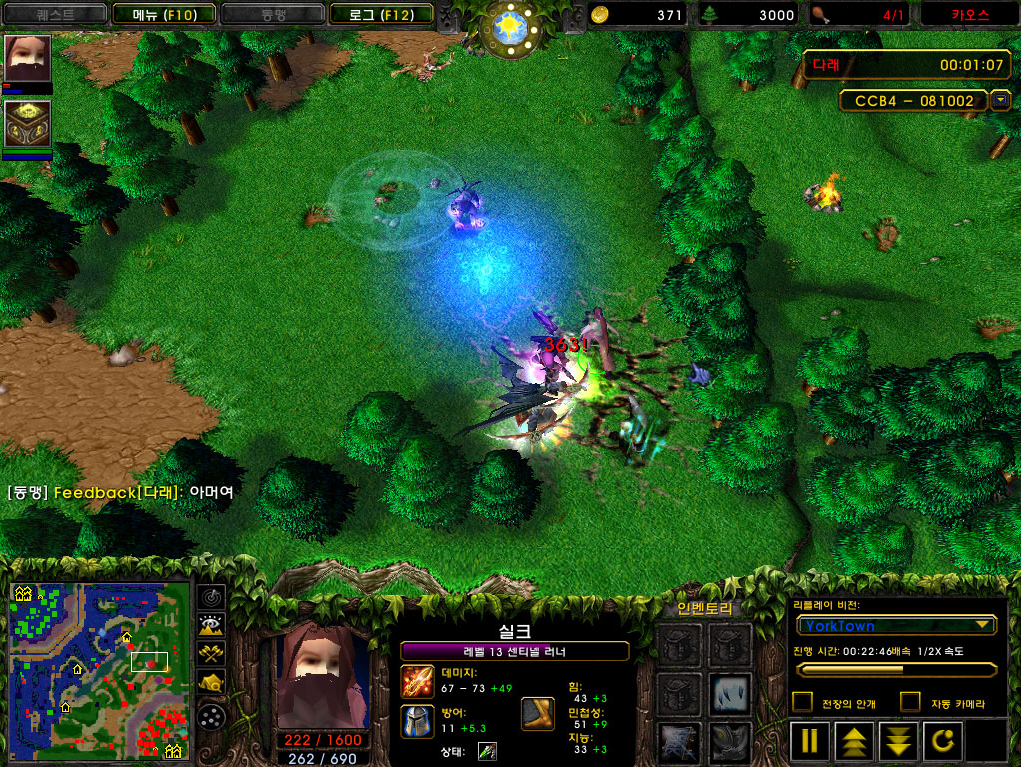Increase replay speed with the up arrows
Image resolution: width=1021 pixels, height=767 pixels.
pos(853,741)
